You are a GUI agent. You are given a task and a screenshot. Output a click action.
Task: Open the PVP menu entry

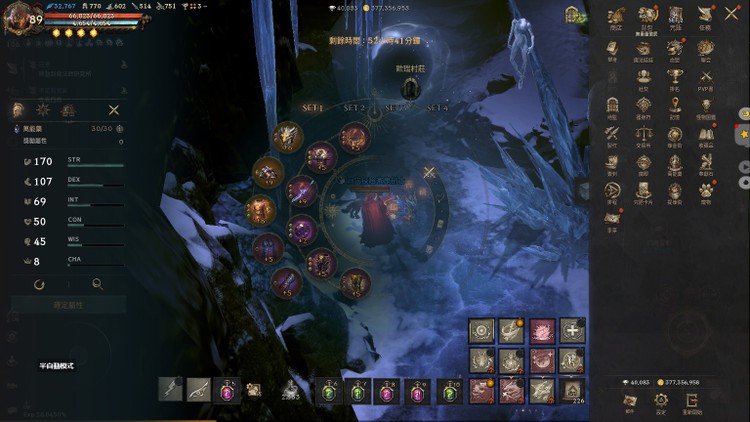pos(706,77)
